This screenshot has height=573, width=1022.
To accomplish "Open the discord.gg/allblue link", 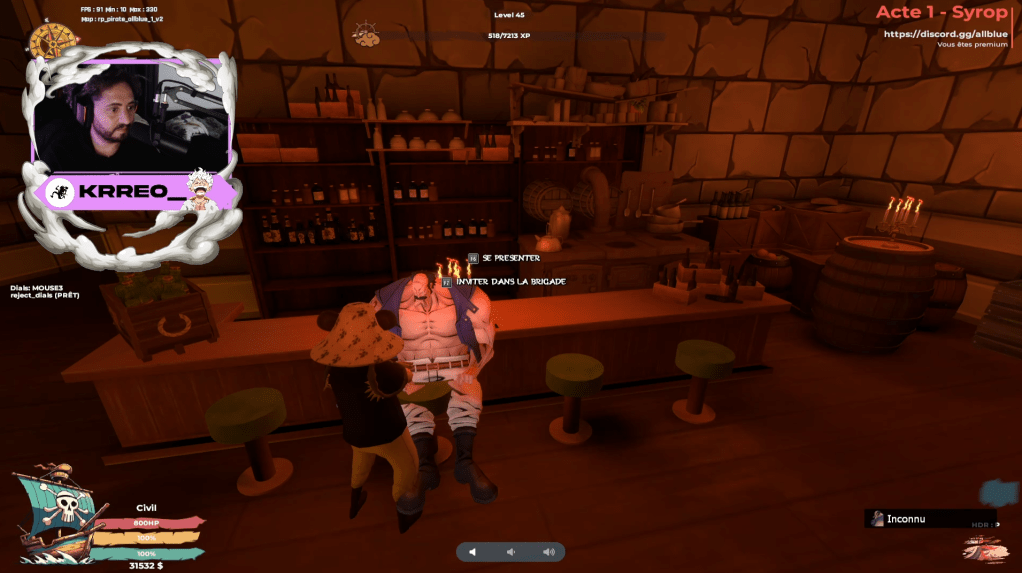I will (945, 34).
